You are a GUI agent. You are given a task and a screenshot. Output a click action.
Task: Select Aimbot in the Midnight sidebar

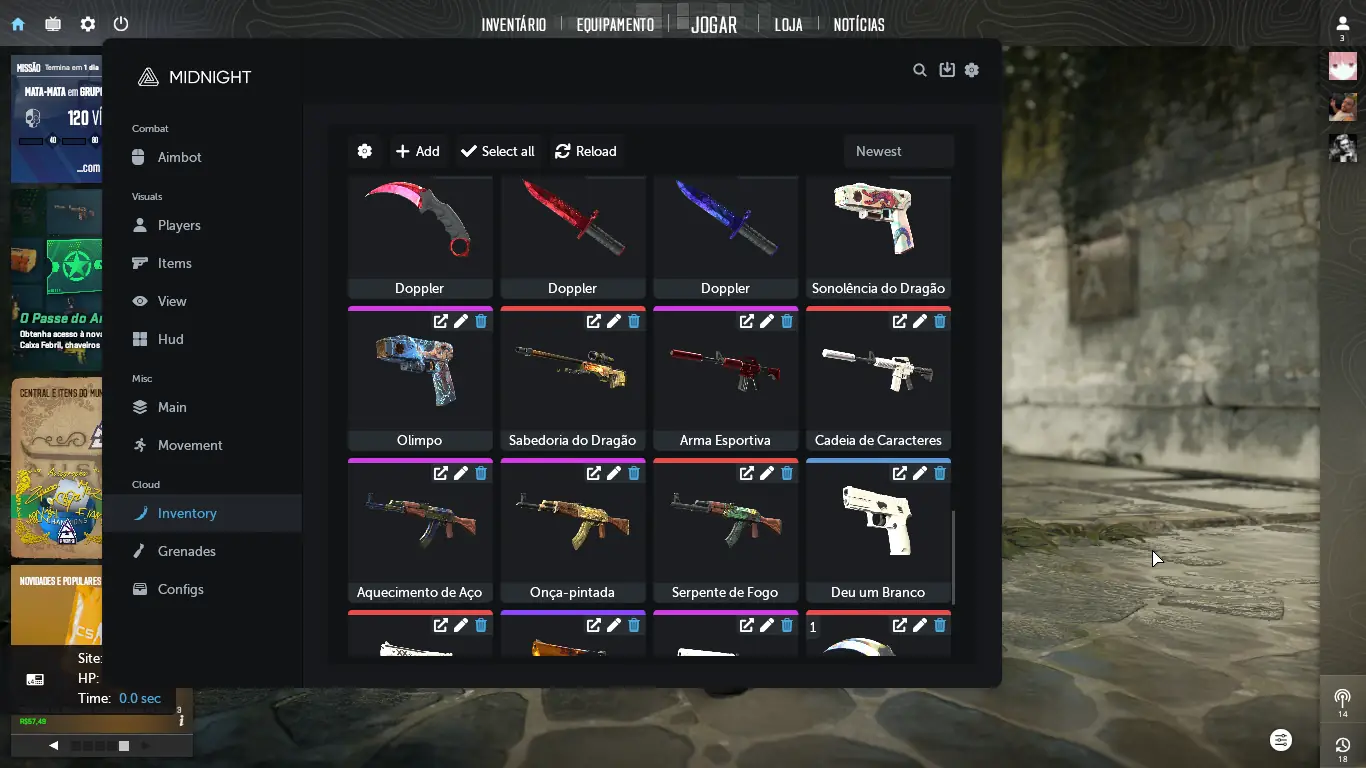[x=179, y=157]
